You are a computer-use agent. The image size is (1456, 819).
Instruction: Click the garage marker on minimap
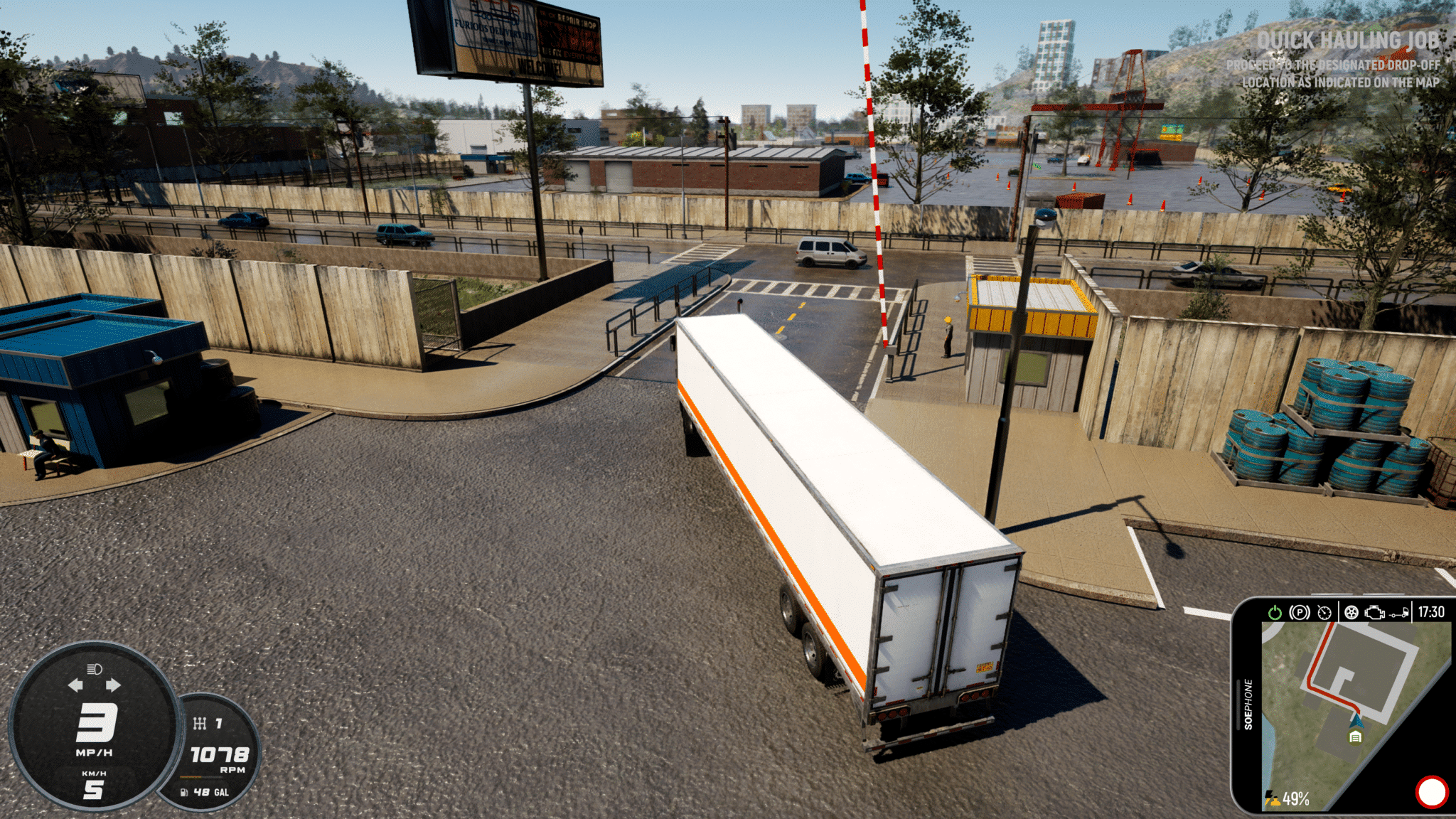pyautogui.click(x=1355, y=737)
